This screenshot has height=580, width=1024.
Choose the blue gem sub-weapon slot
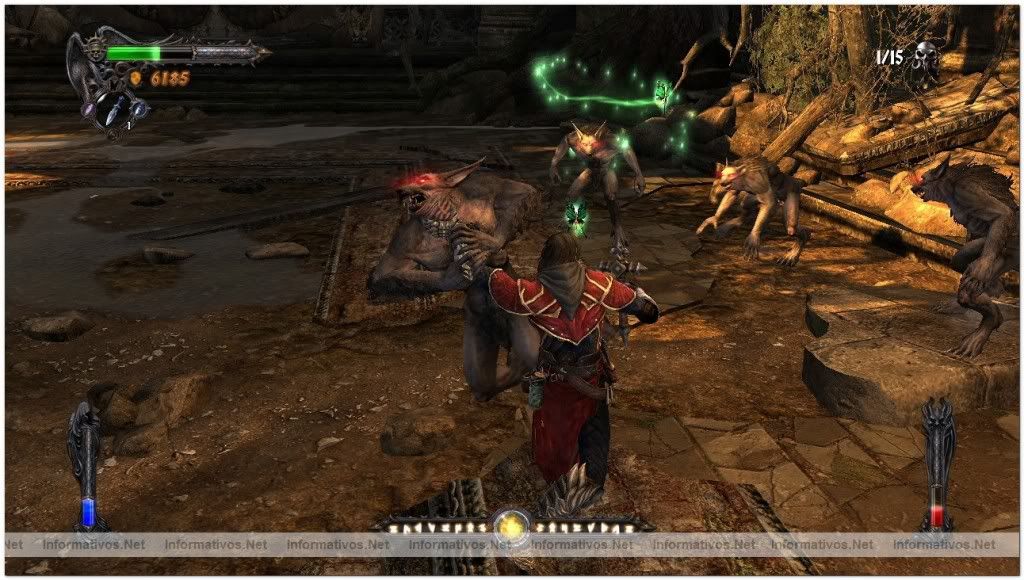pyautogui.click(x=138, y=107)
